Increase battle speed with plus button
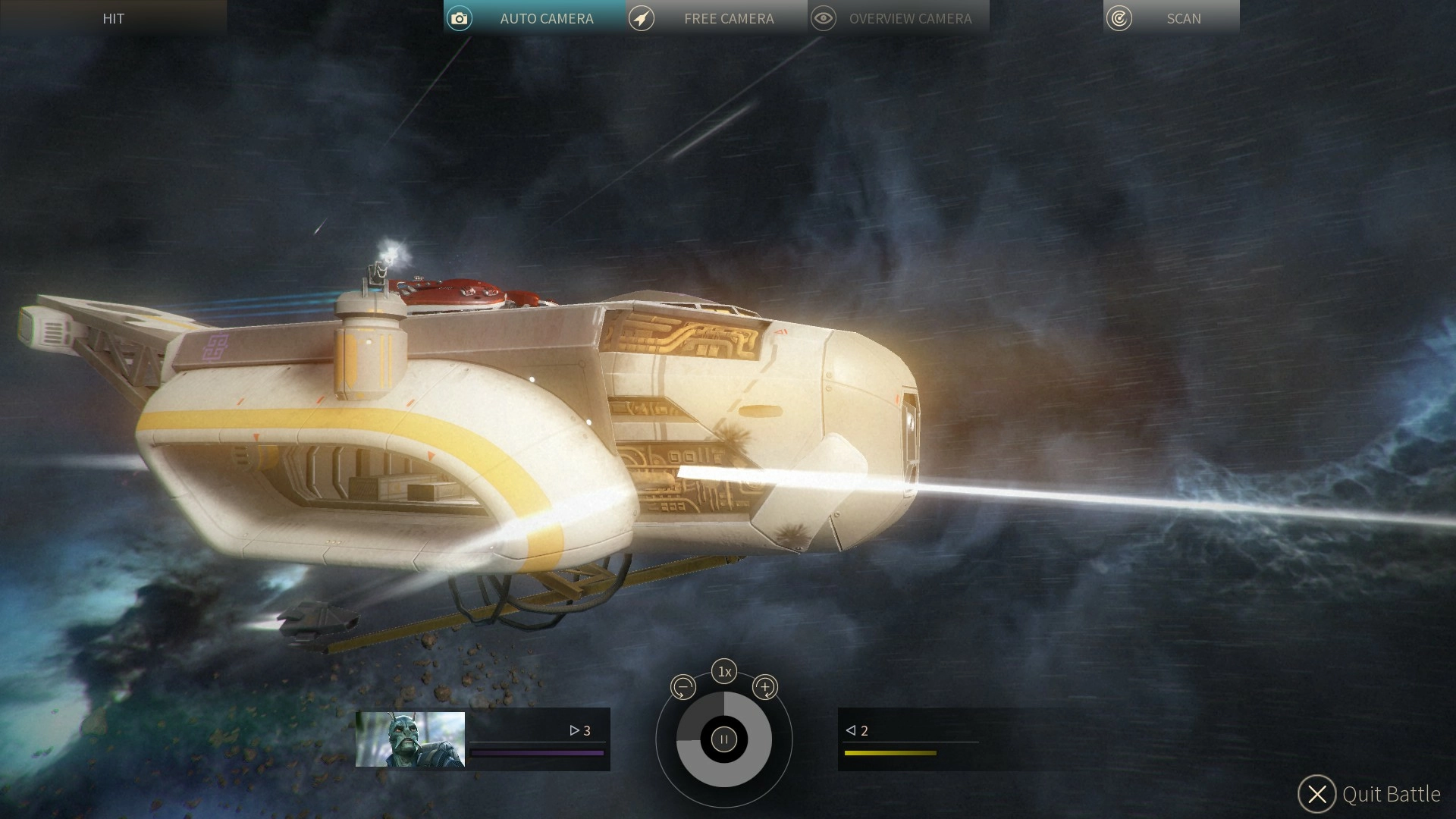 tap(765, 688)
